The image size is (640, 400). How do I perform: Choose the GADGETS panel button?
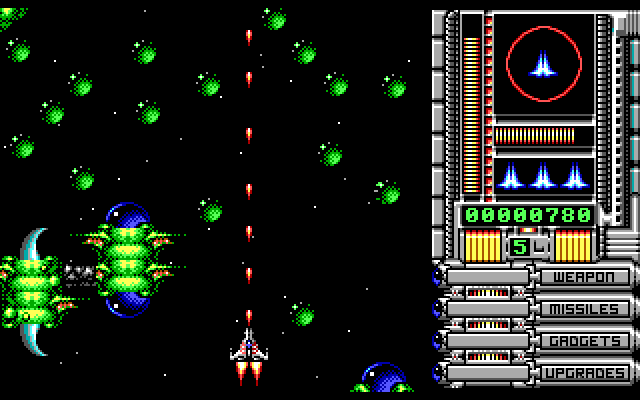click(x=586, y=341)
